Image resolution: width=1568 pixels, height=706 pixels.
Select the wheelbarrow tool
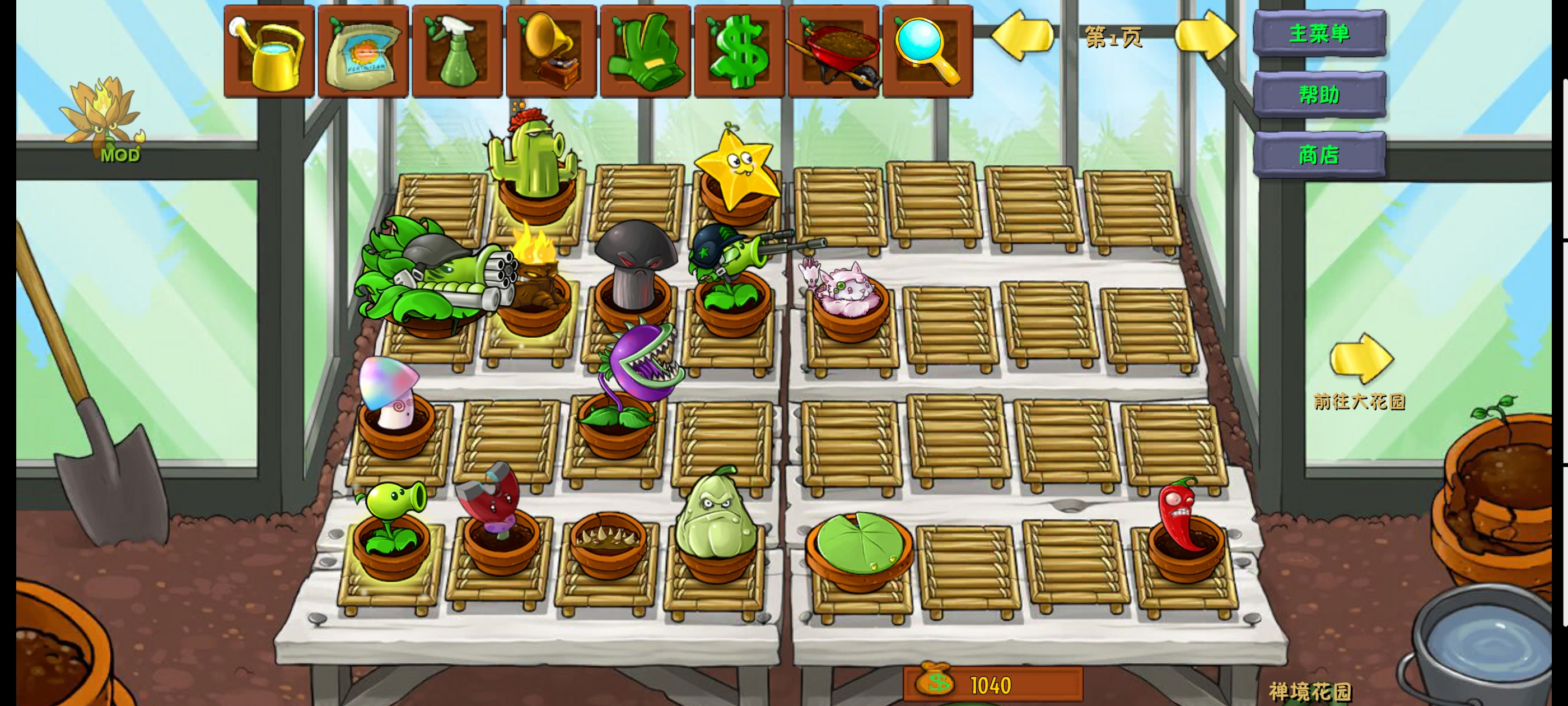click(833, 52)
